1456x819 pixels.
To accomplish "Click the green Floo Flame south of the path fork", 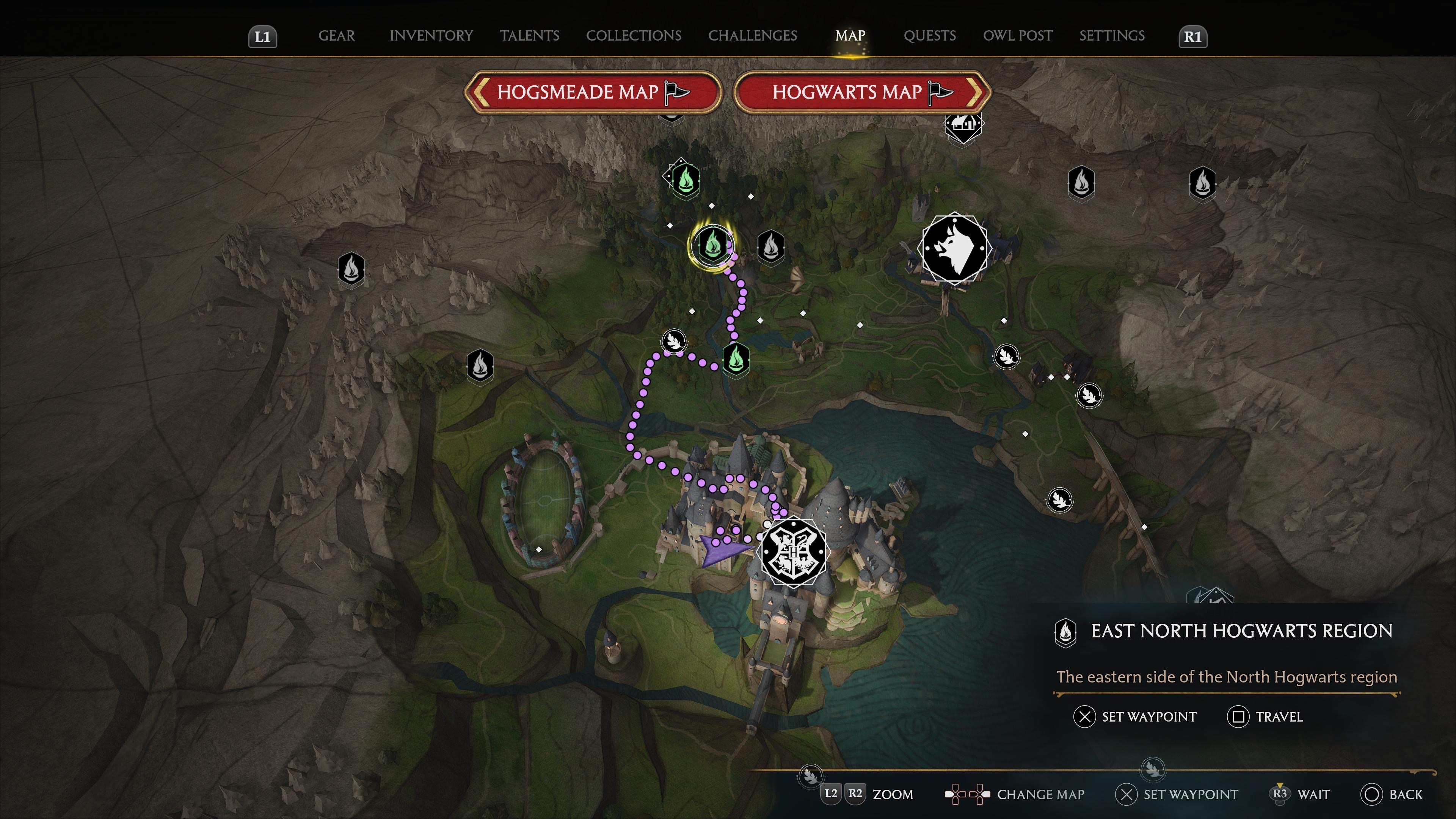I will click(x=736, y=359).
